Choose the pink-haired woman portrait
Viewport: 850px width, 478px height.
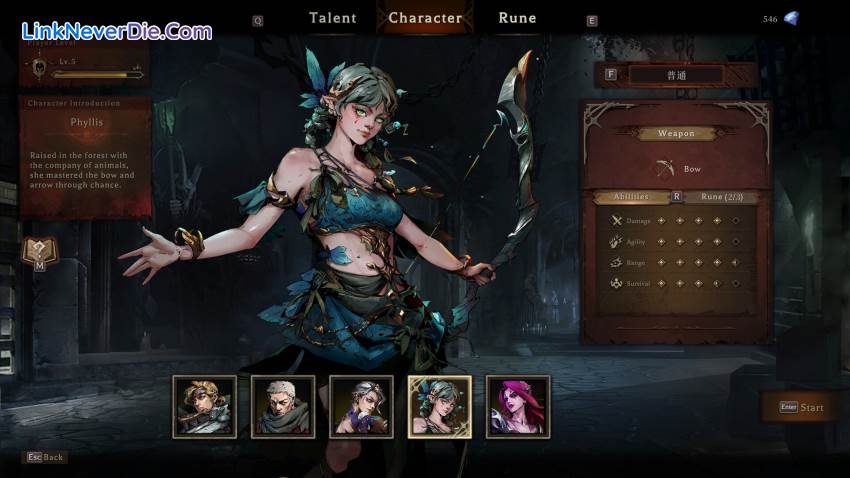click(x=517, y=406)
